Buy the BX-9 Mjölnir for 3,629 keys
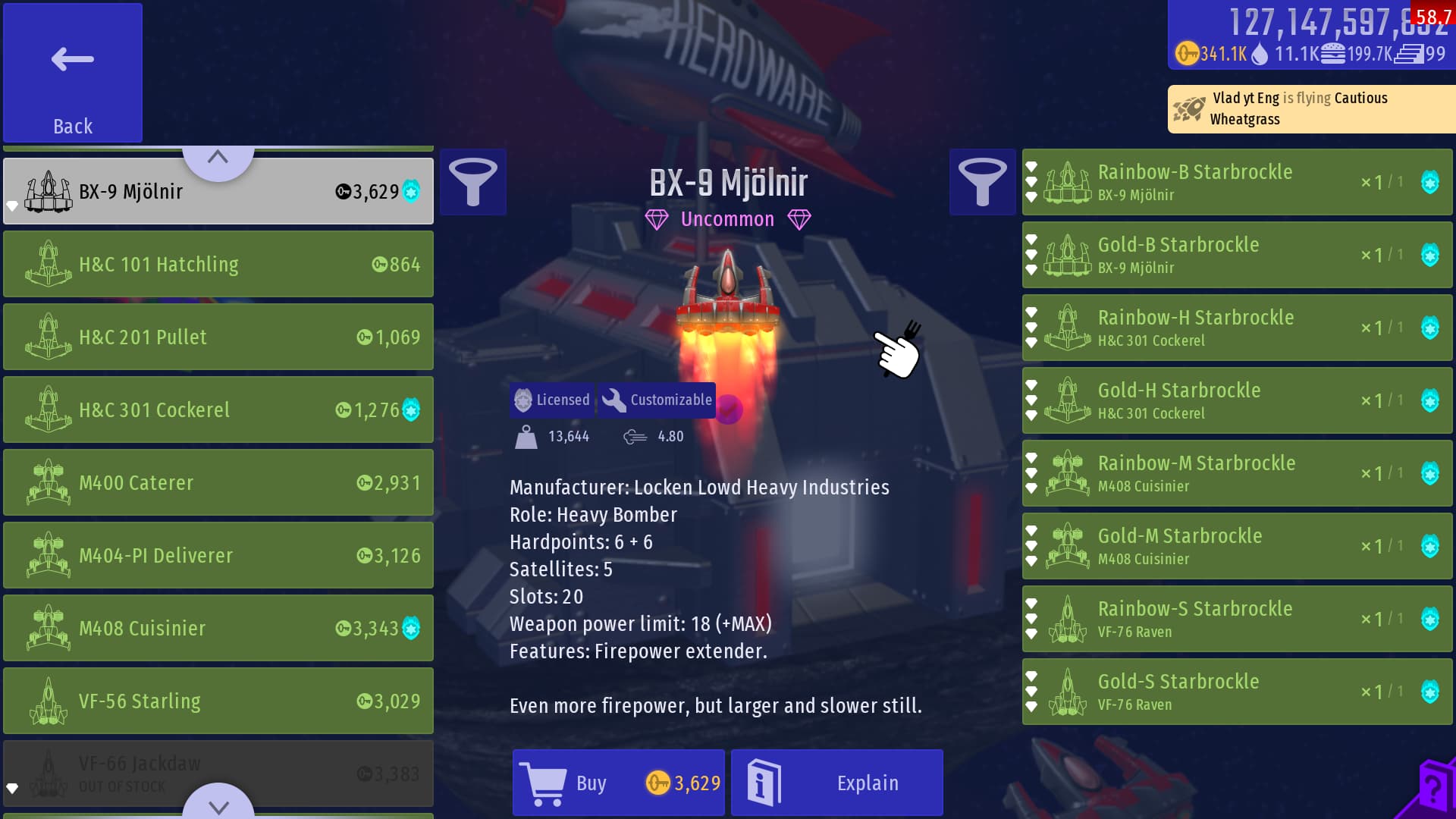This screenshot has height=819, width=1456. tap(618, 783)
